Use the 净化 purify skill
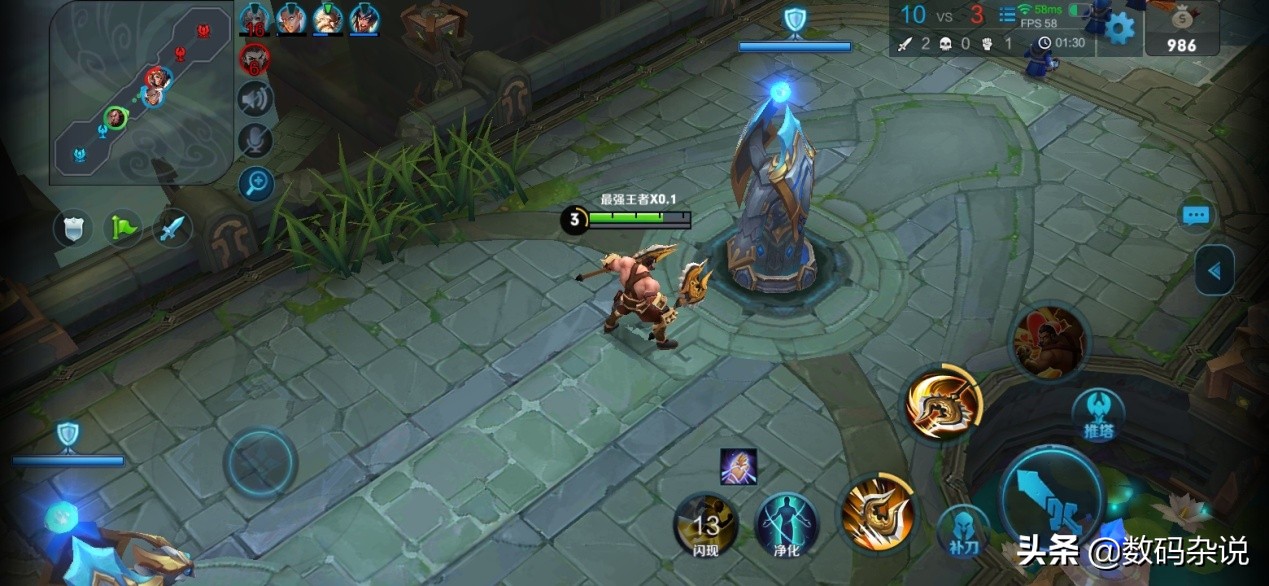The height and width of the screenshot is (586, 1269). [x=786, y=524]
